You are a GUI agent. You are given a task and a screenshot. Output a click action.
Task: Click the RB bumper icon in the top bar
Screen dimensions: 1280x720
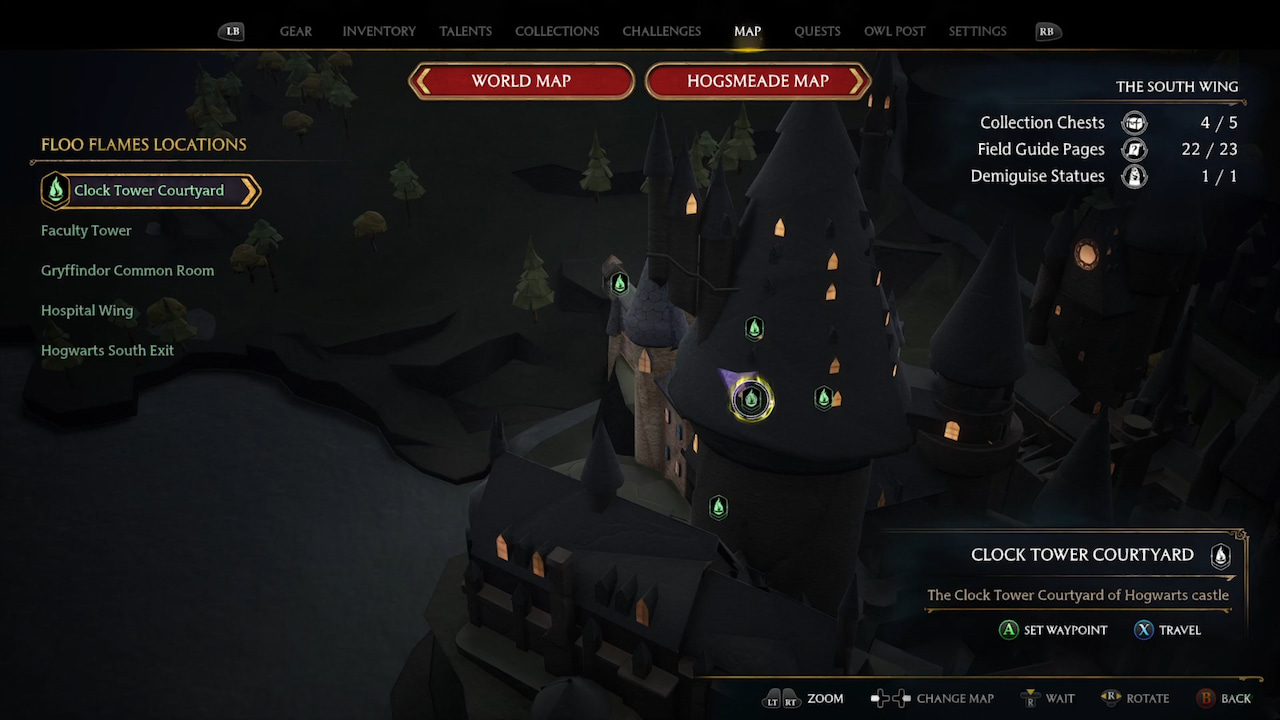(x=1047, y=31)
